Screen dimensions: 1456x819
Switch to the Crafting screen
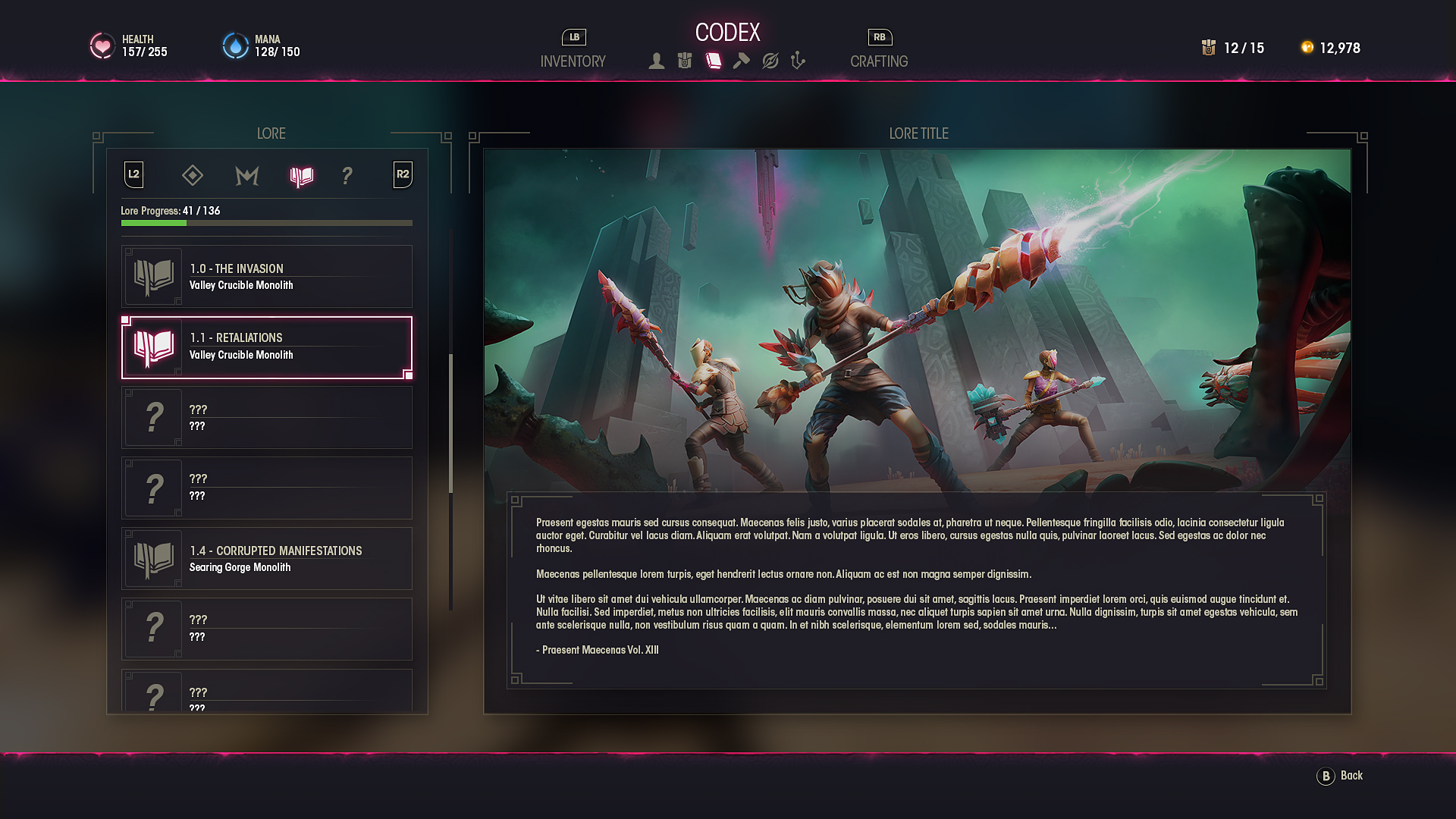[x=878, y=61]
